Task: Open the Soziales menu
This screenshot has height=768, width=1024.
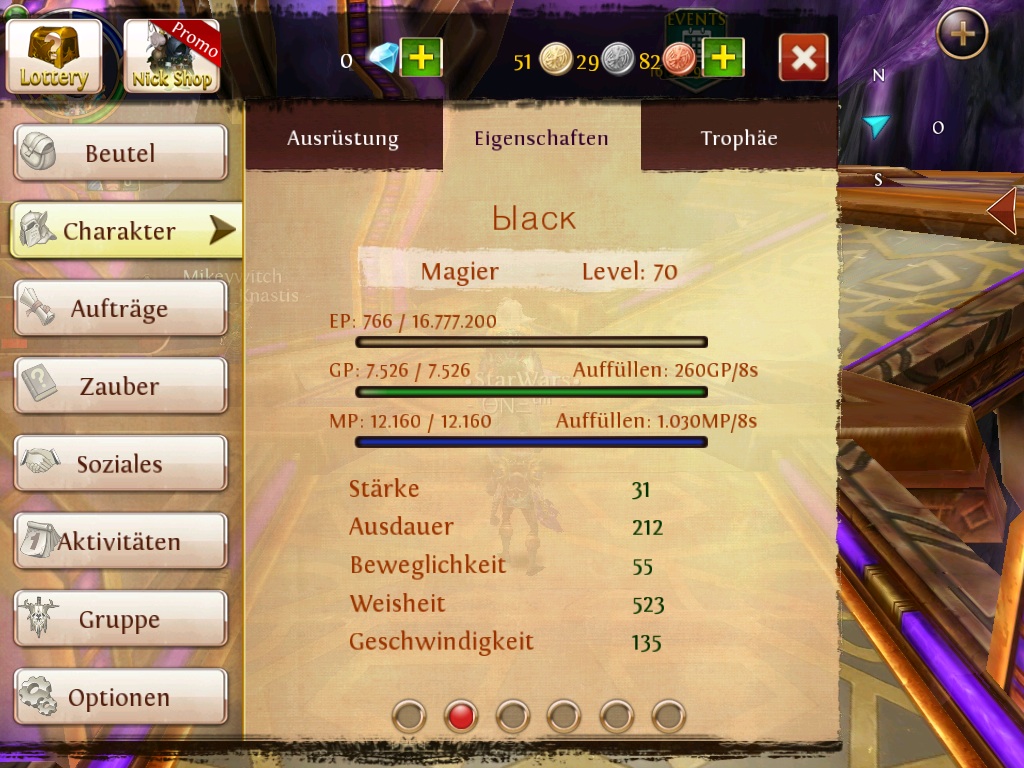Action: pos(120,464)
